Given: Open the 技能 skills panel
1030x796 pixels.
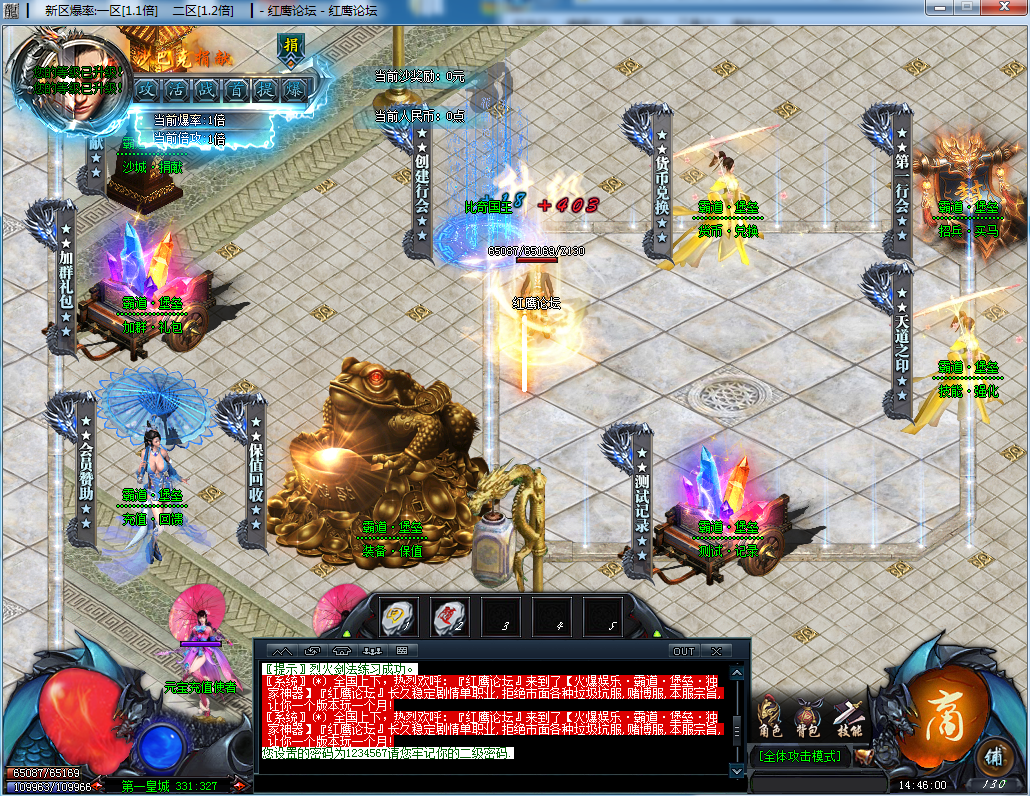Looking at the screenshot, I should [x=847, y=718].
